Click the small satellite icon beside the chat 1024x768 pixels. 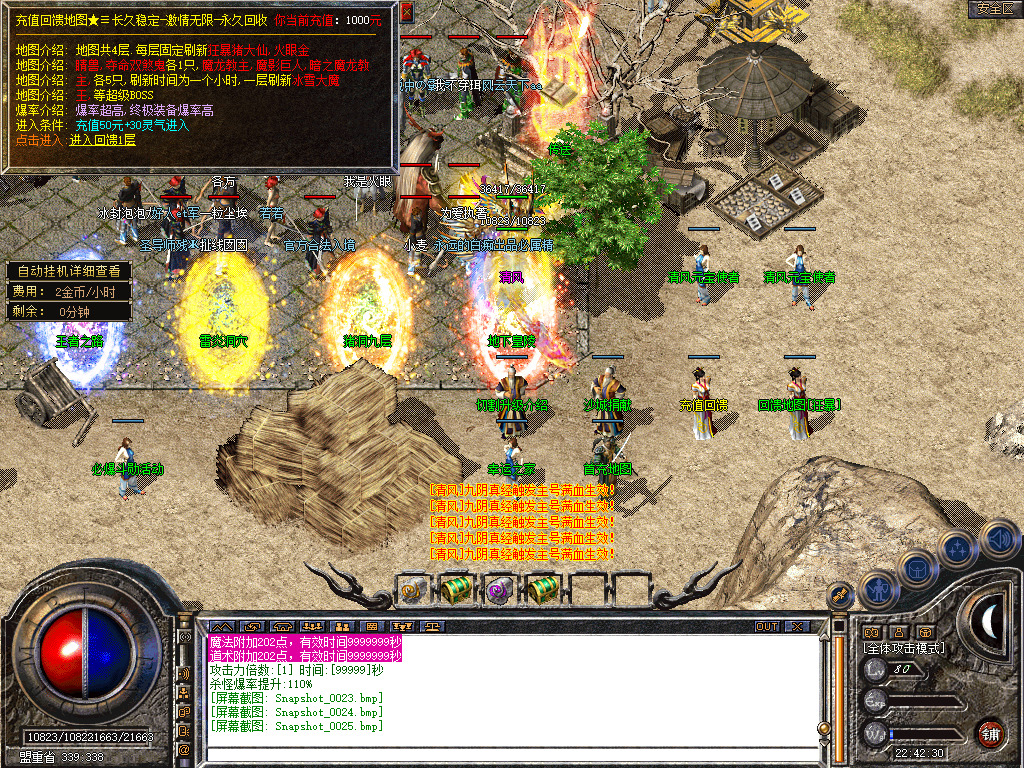[x=841, y=594]
